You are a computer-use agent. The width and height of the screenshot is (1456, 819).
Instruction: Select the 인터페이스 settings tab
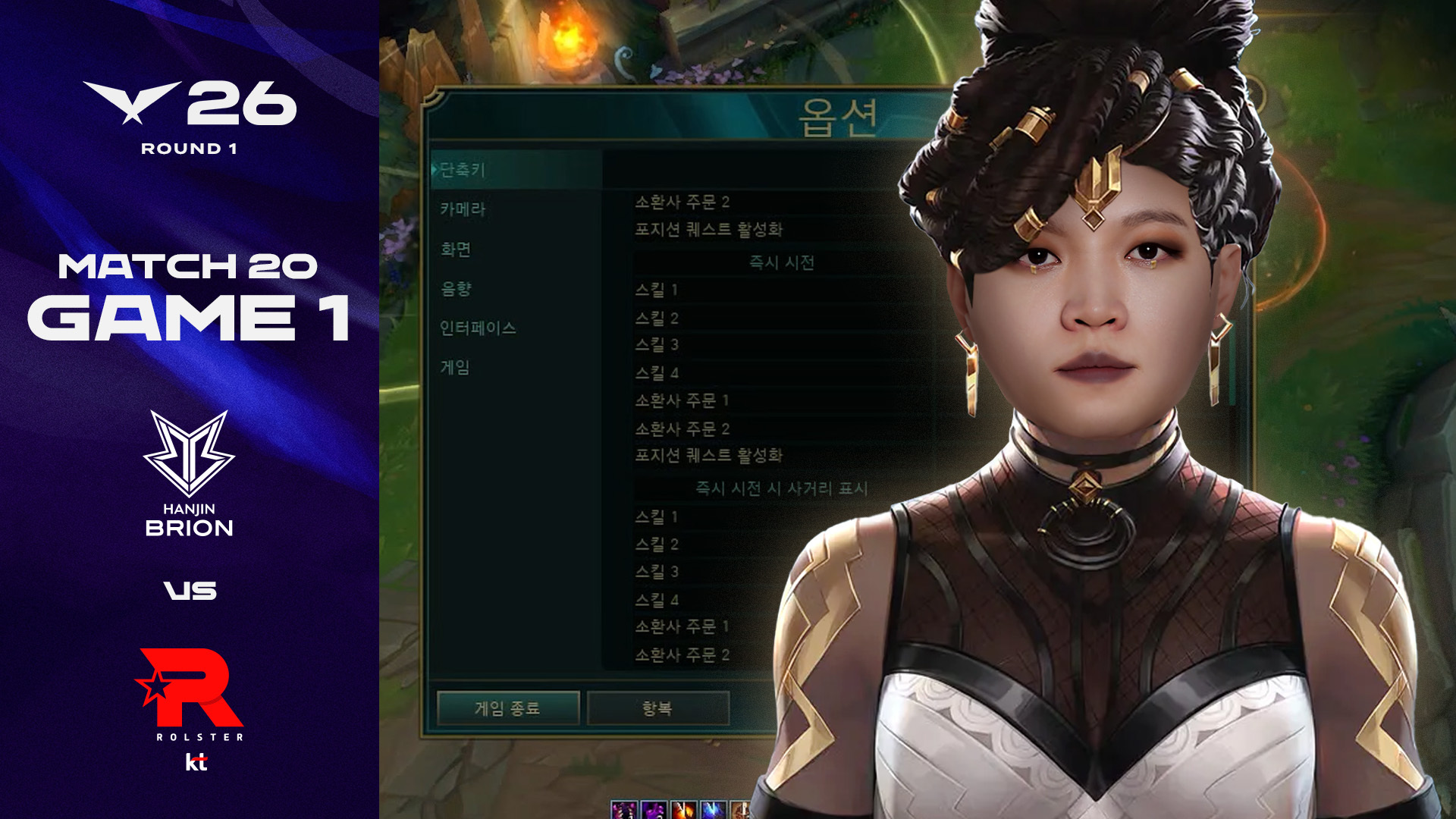[479, 328]
